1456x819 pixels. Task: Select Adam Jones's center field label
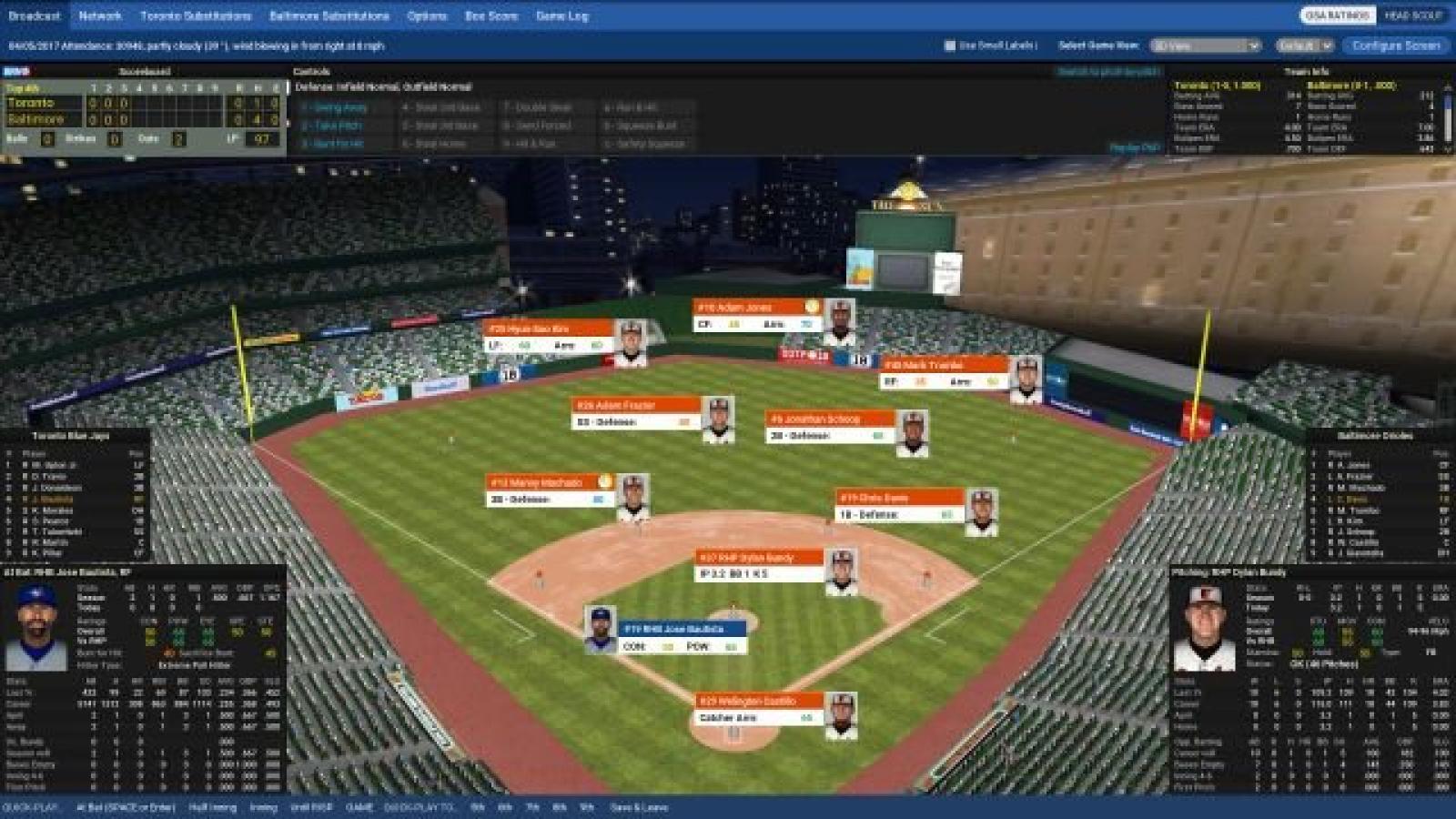click(x=757, y=315)
